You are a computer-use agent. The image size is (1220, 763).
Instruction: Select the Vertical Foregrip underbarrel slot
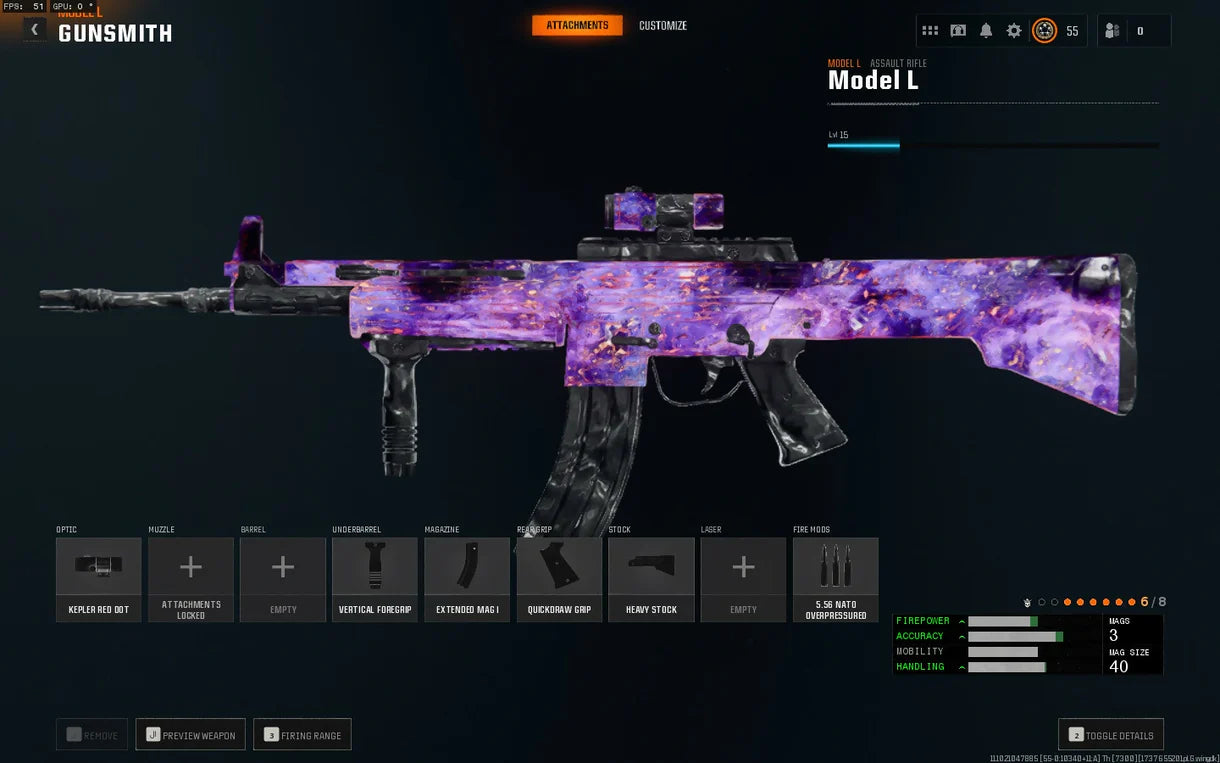coord(375,579)
